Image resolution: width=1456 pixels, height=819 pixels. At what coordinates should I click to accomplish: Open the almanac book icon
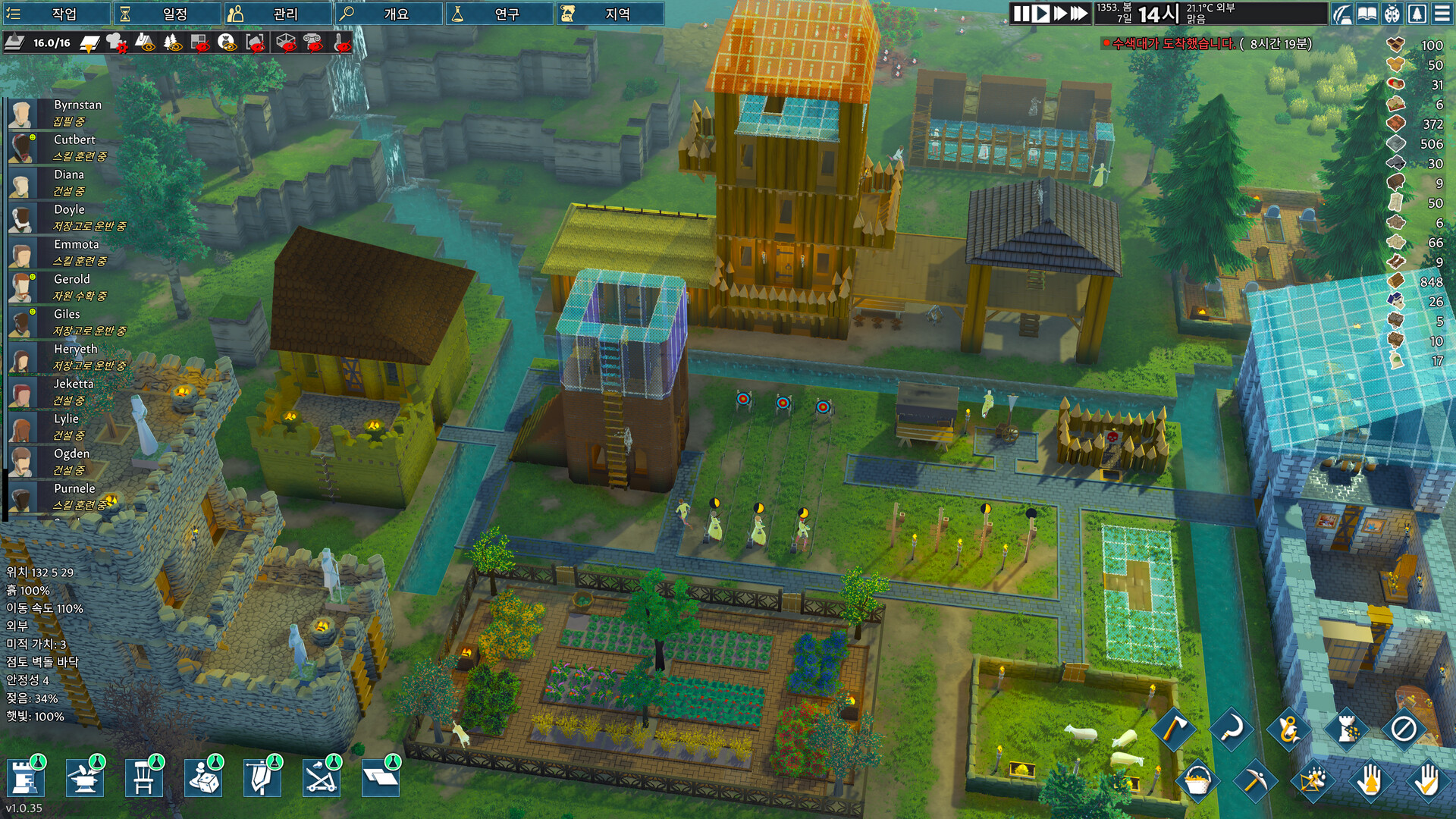pyautogui.click(x=1367, y=14)
